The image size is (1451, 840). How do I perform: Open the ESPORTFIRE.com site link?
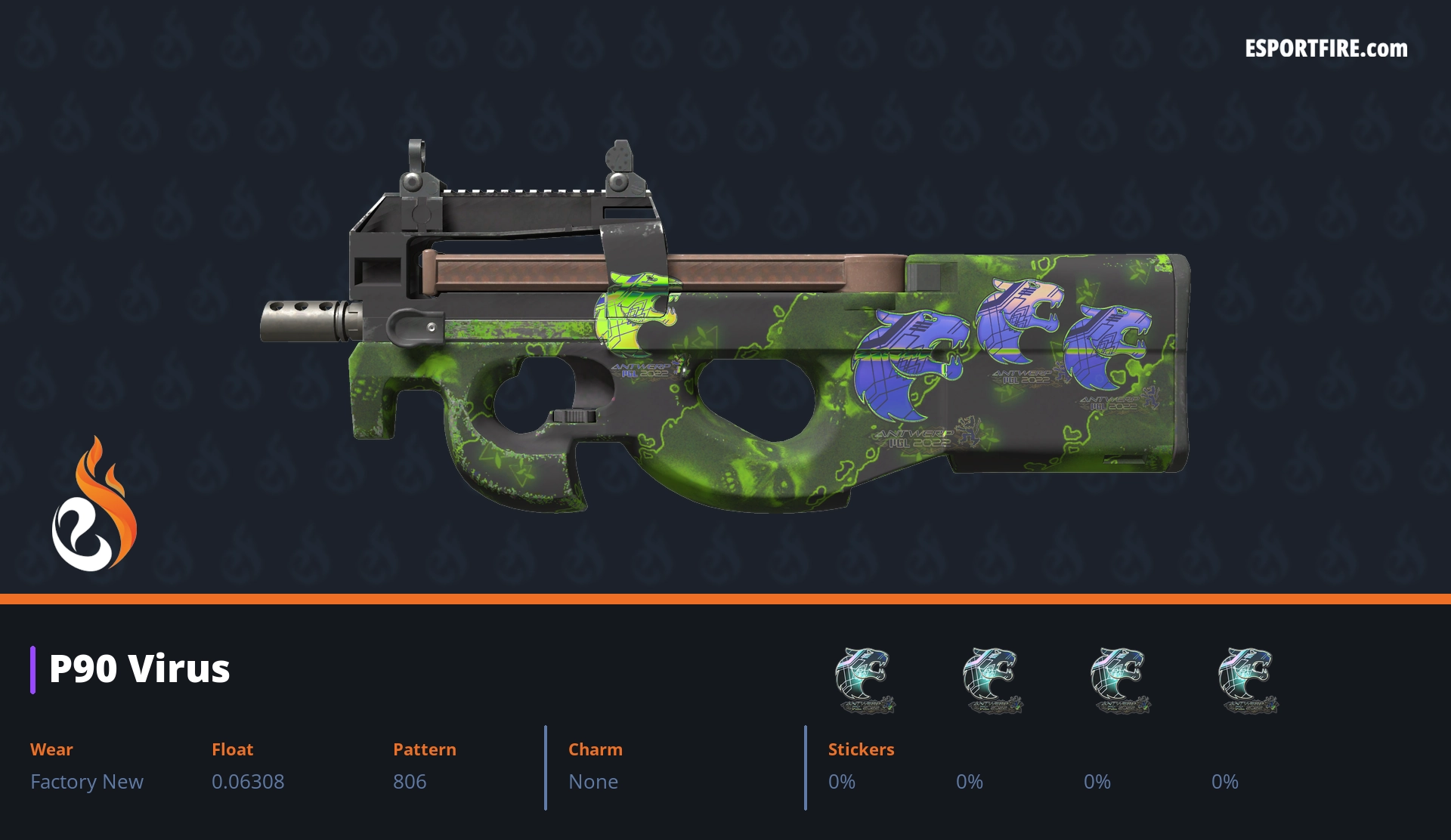coord(1326,49)
